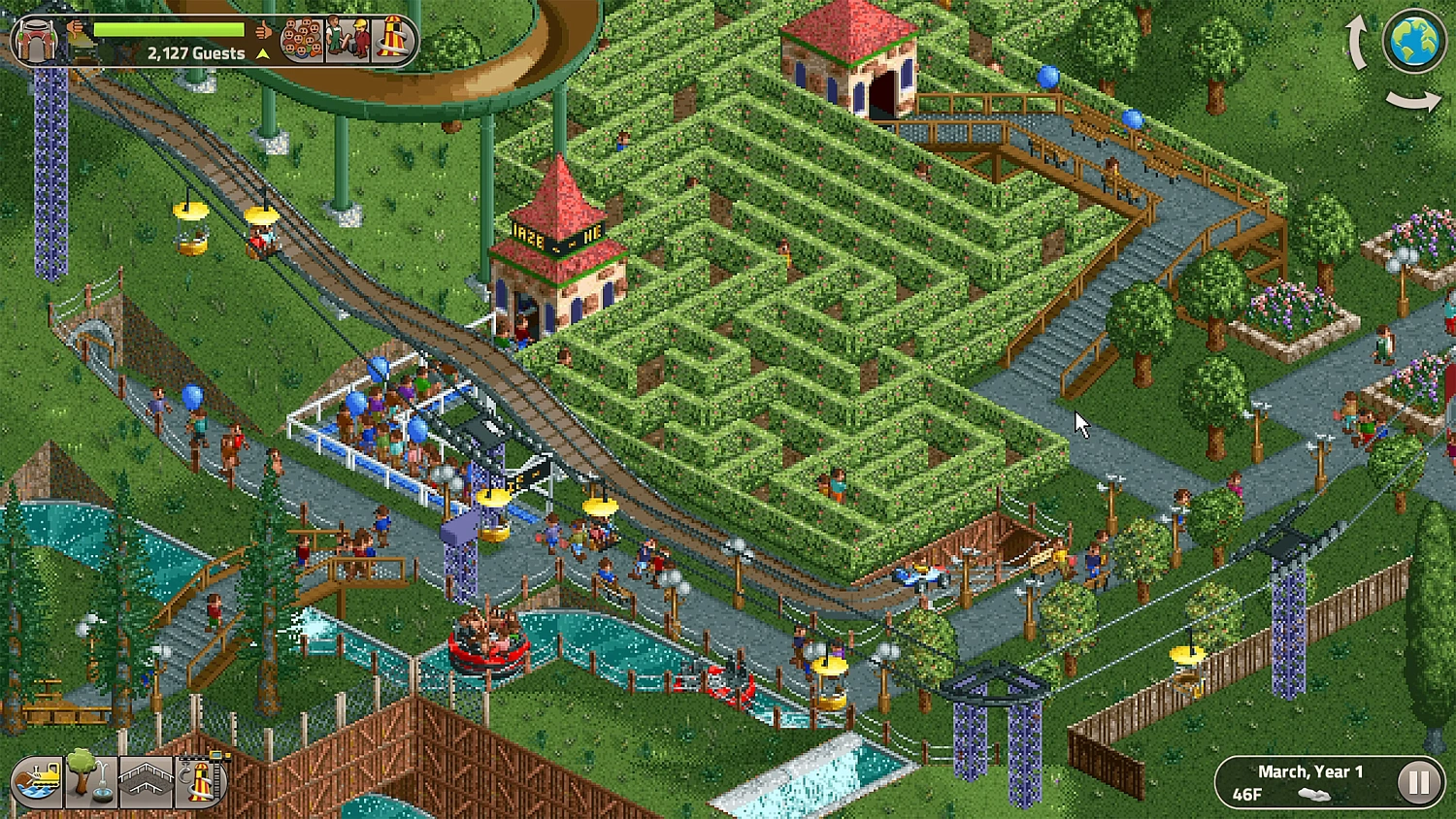Select the land and water modification tool
This screenshot has height=819, width=1456.
[x=36, y=779]
